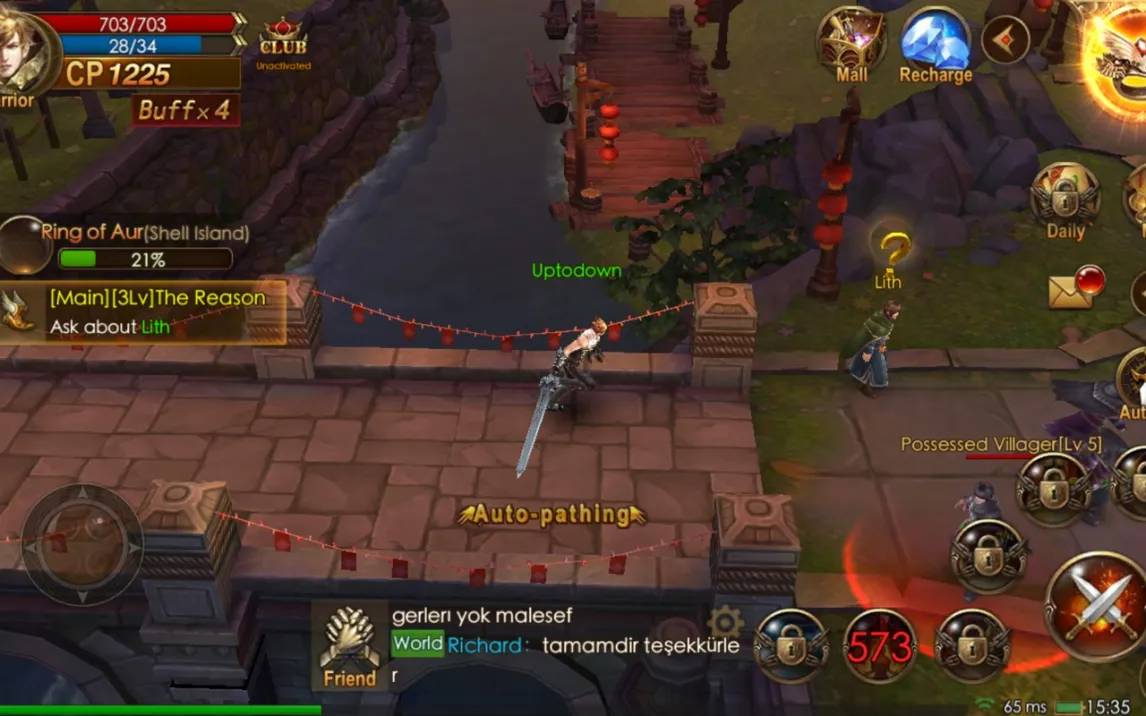
Task: Collapse the top icon row arrow
Action: click(x=1005, y=40)
